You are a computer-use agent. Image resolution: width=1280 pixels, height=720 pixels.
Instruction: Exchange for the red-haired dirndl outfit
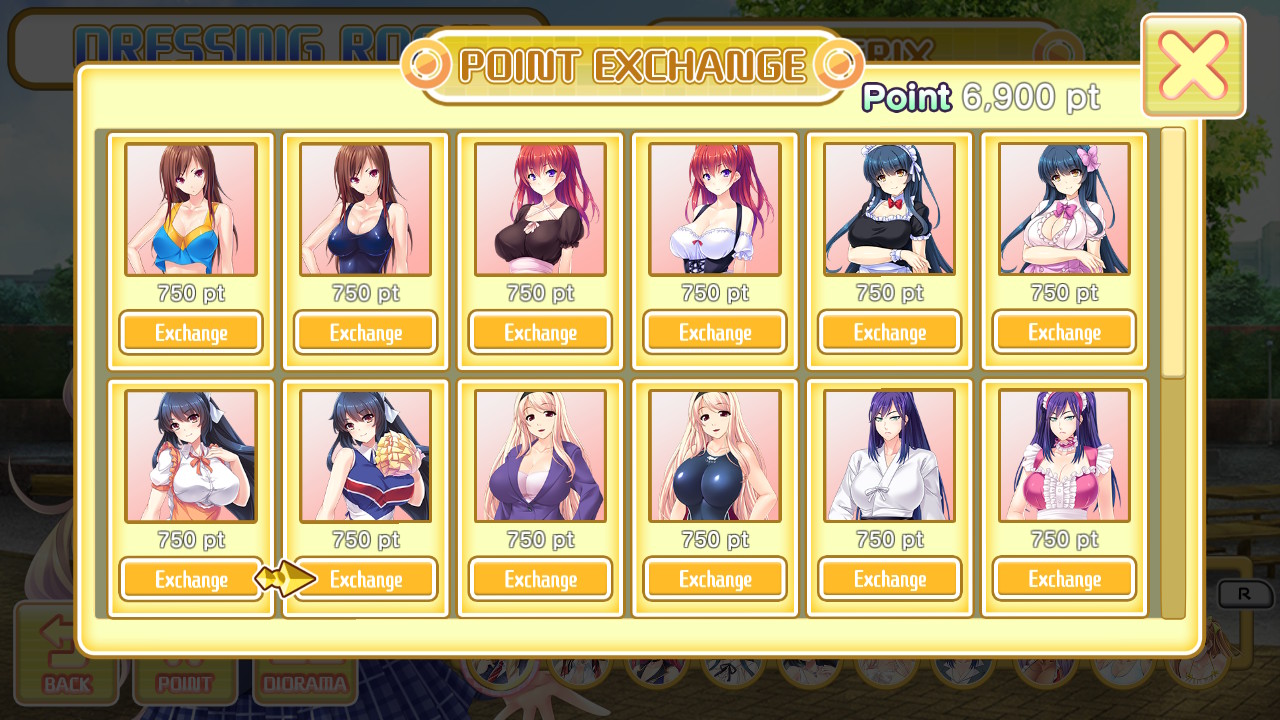pyautogui.click(x=714, y=332)
